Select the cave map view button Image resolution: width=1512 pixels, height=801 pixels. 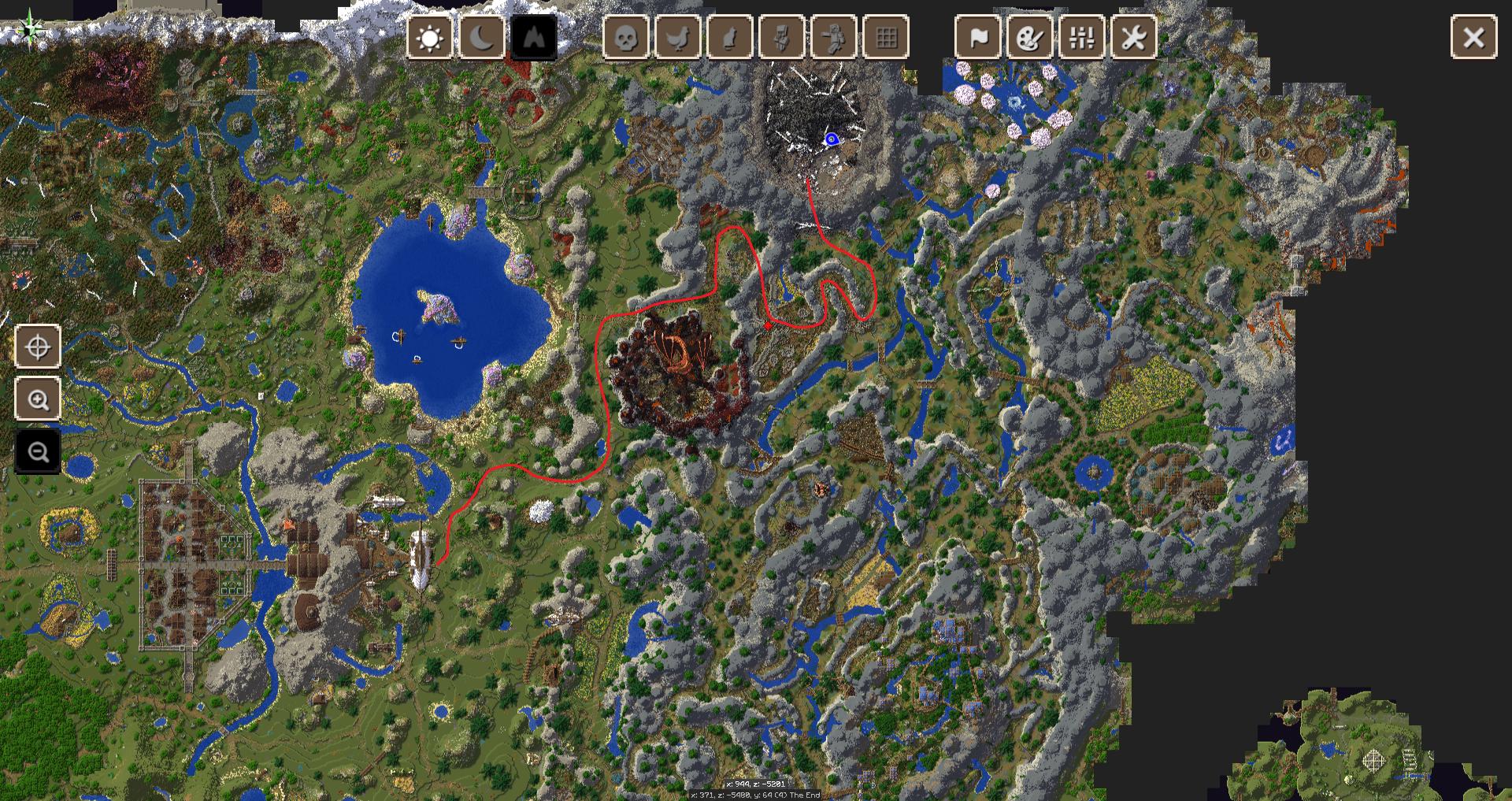click(534, 37)
